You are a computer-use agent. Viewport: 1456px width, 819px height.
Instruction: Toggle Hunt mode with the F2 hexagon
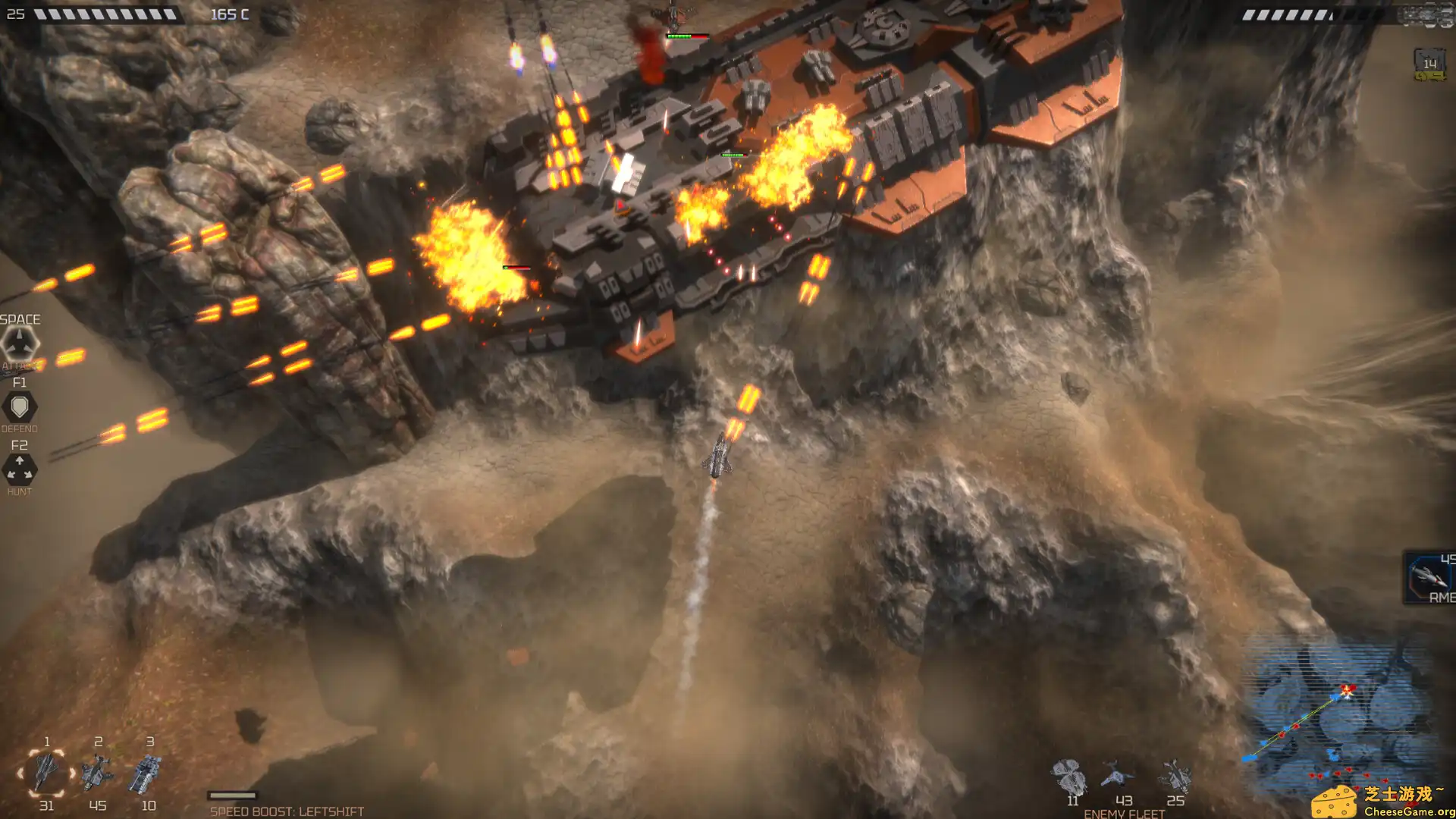[20, 469]
